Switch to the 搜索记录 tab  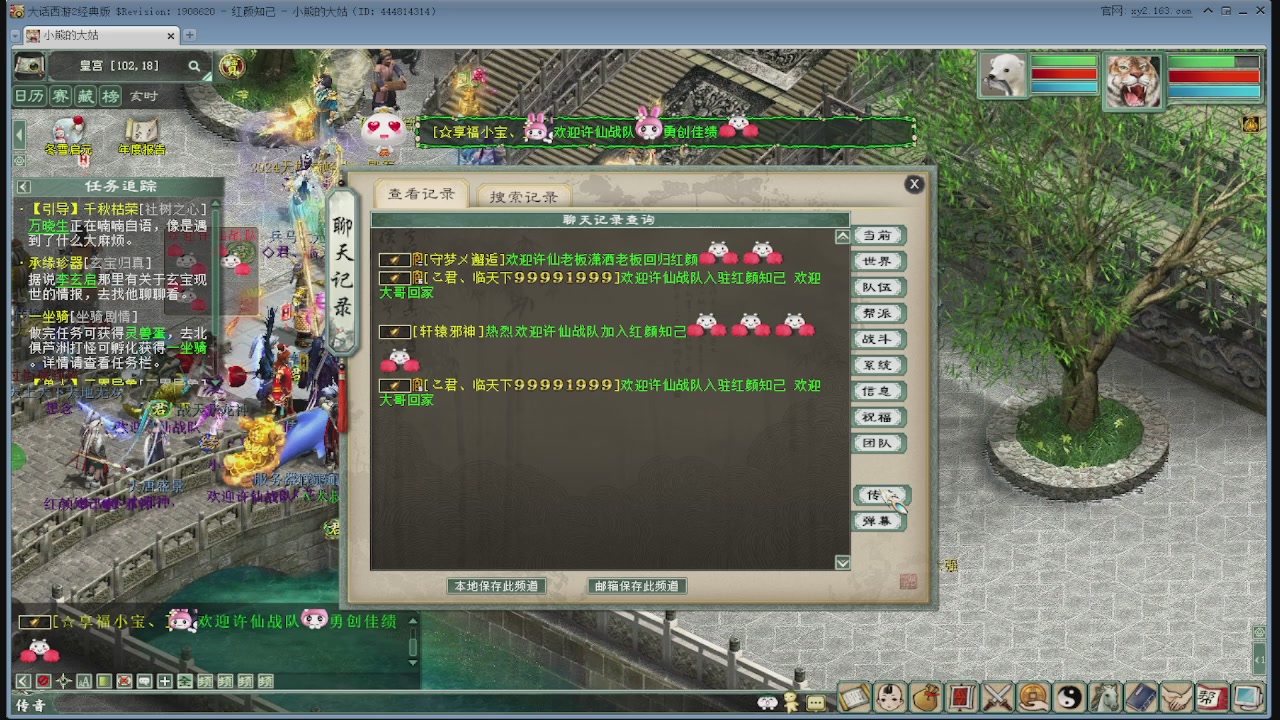pos(524,196)
